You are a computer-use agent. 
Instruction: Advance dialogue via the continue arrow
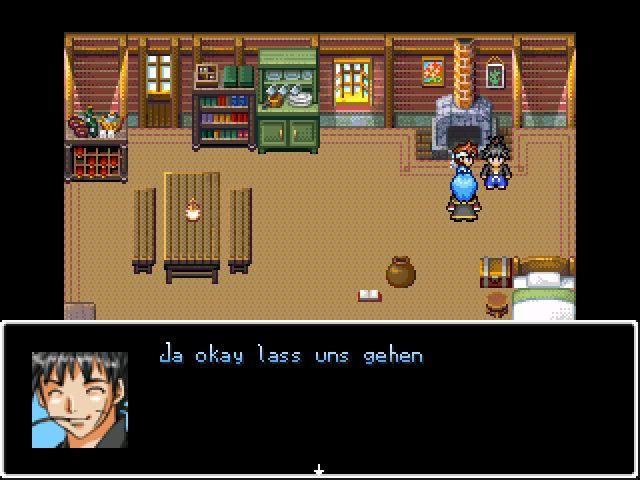click(x=319, y=469)
